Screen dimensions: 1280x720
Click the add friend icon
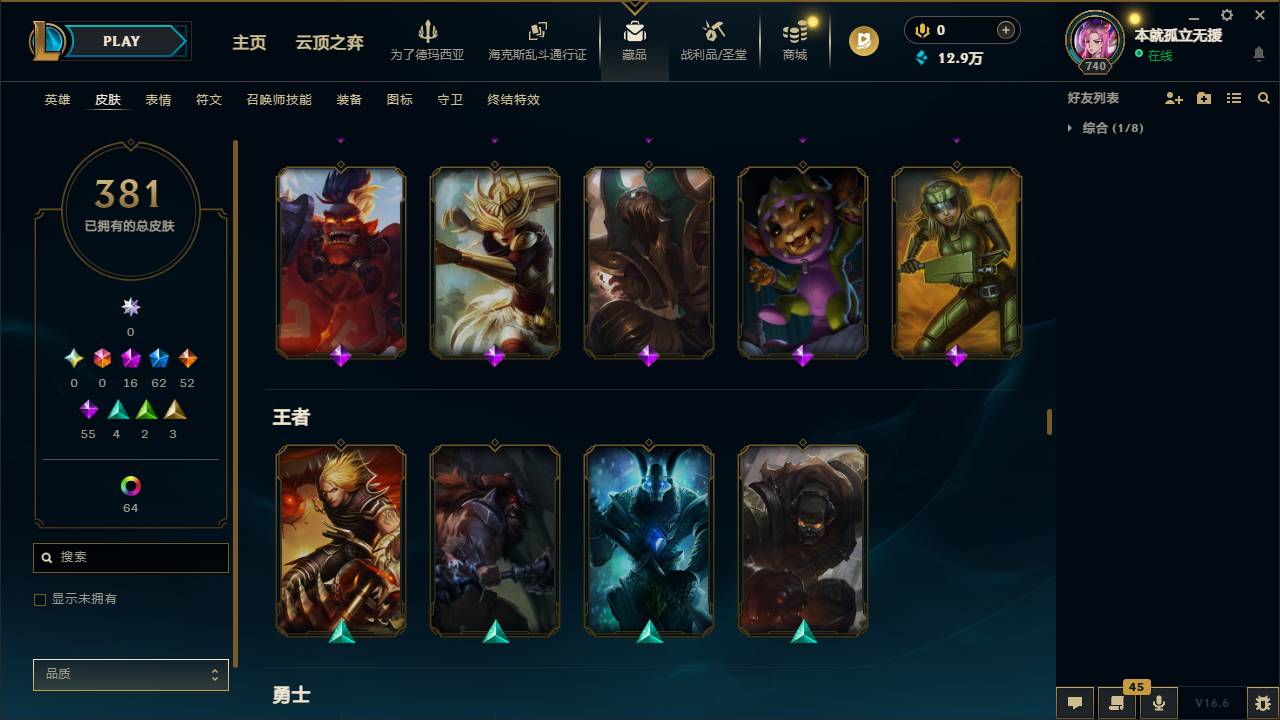[1172, 97]
